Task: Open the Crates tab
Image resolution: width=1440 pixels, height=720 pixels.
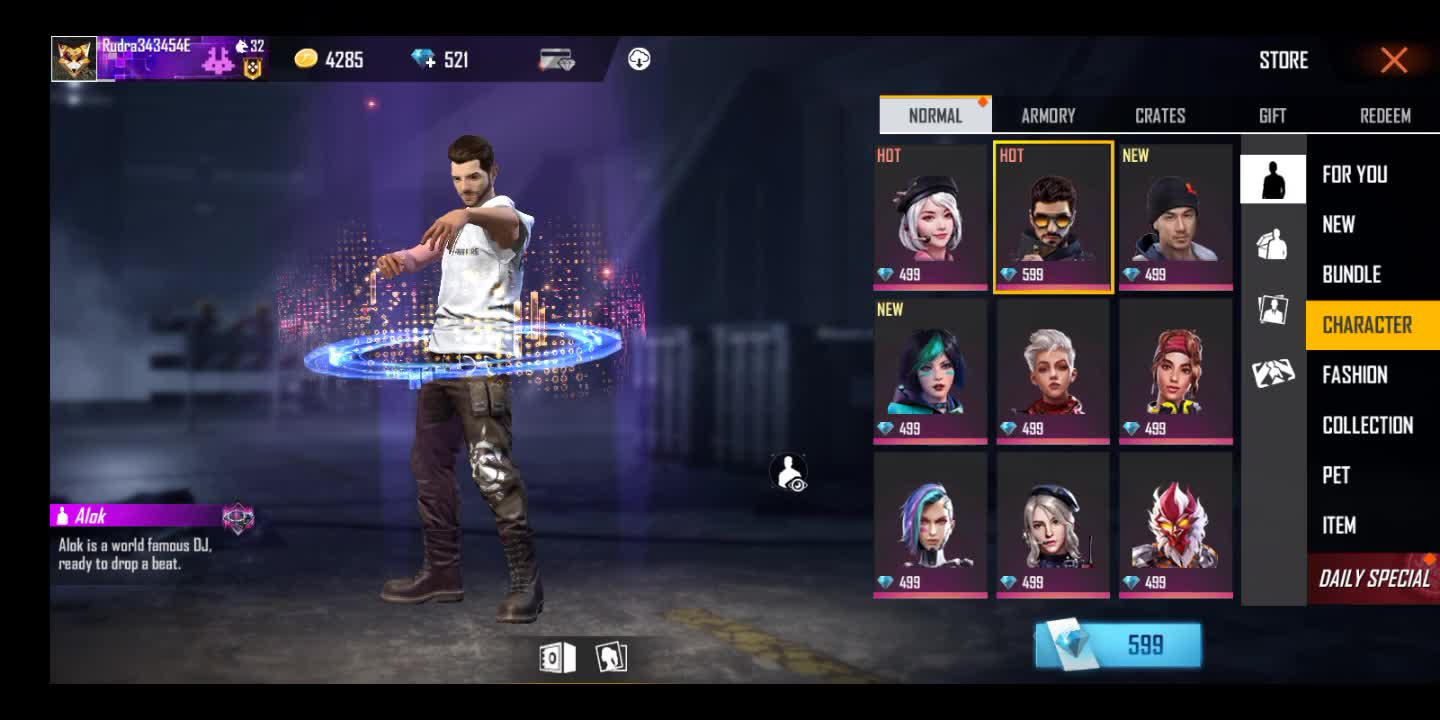Action: tap(1160, 116)
